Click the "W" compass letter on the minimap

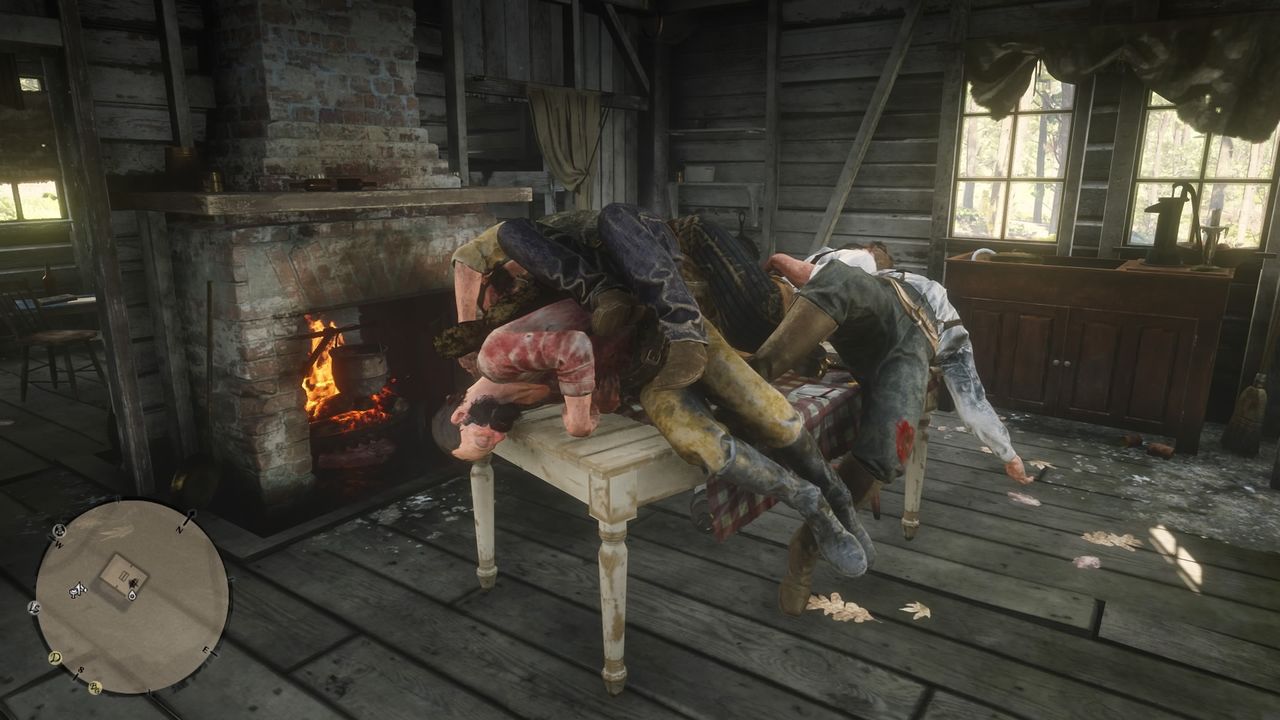(58, 543)
